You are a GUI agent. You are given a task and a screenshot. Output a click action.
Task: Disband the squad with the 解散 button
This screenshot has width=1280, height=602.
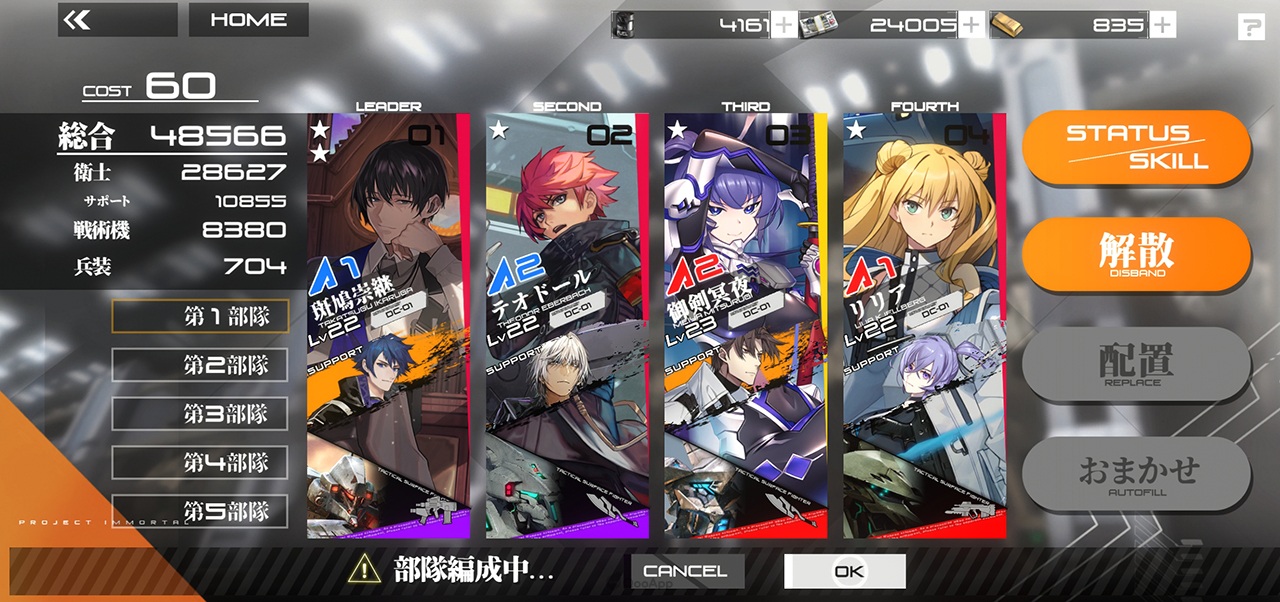[1136, 253]
